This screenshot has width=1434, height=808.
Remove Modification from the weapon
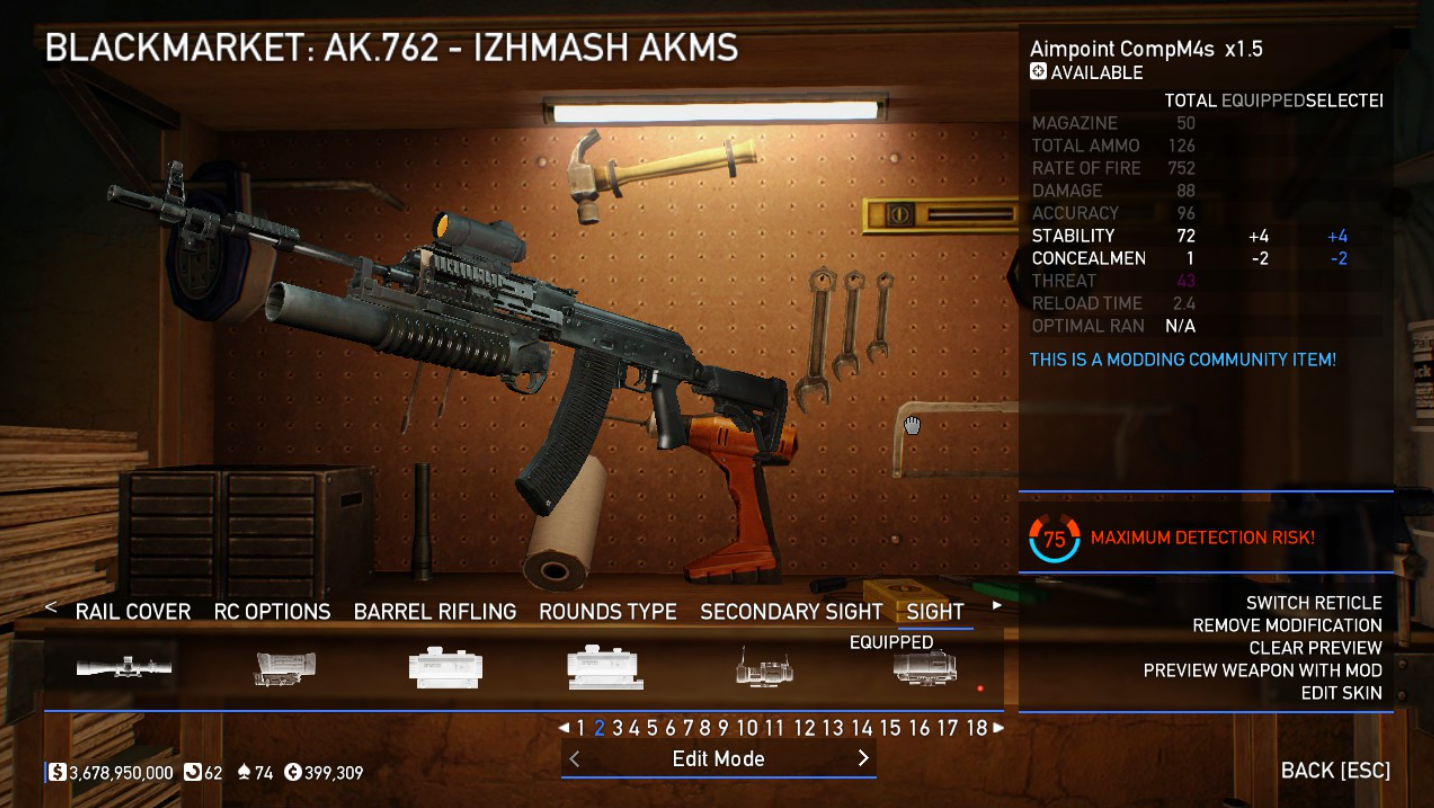tap(1287, 625)
